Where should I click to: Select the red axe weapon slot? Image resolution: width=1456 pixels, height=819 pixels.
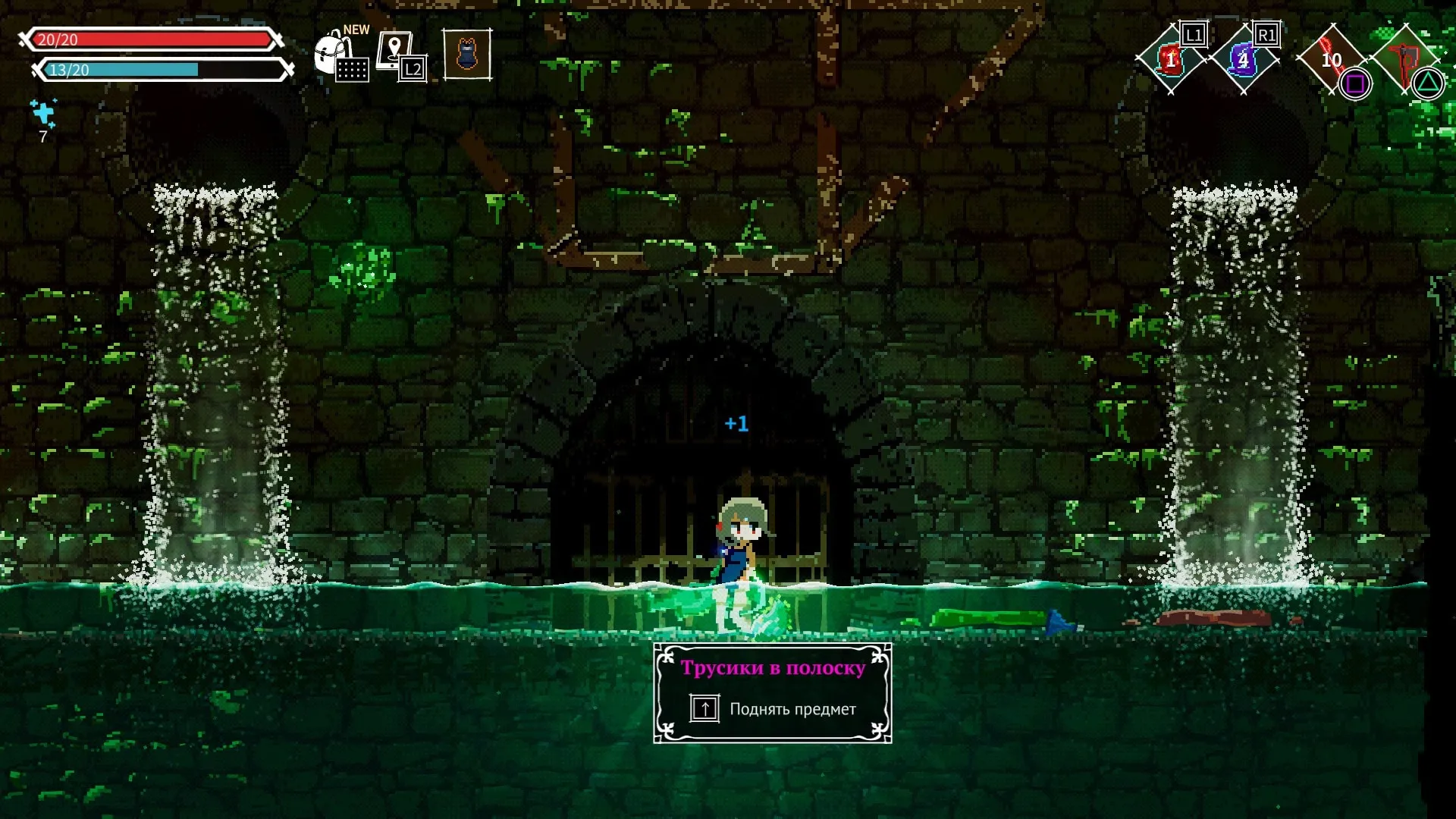point(1404,59)
